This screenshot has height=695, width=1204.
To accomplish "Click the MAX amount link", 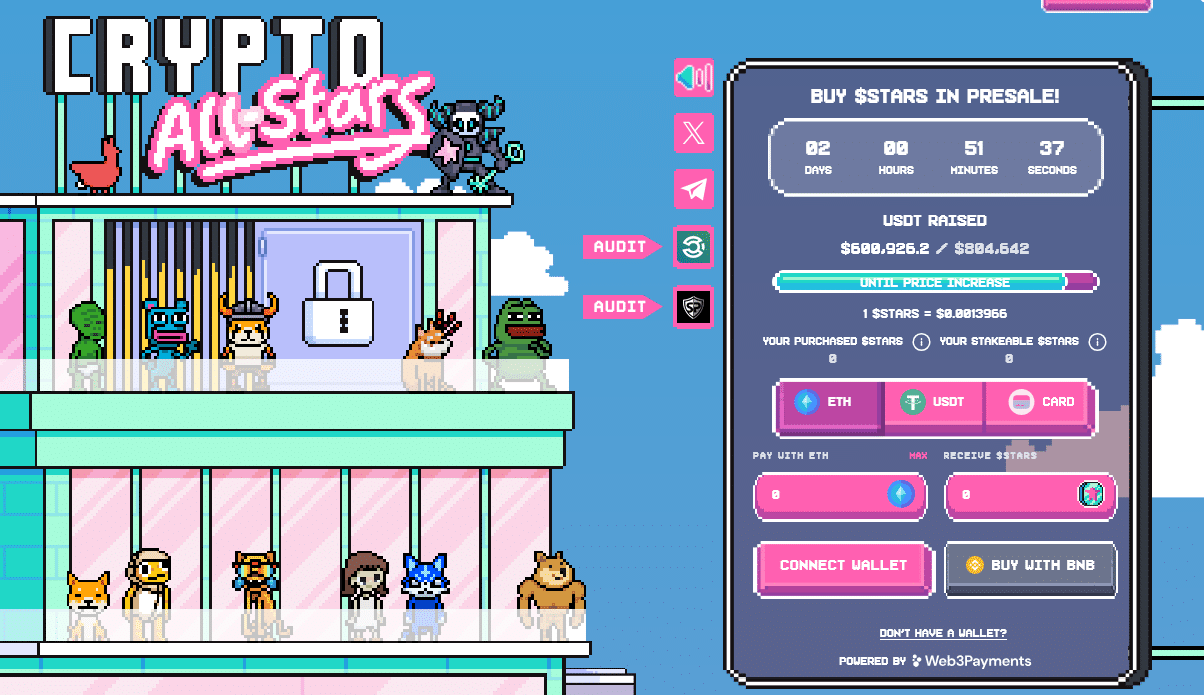I will point(918,456).
